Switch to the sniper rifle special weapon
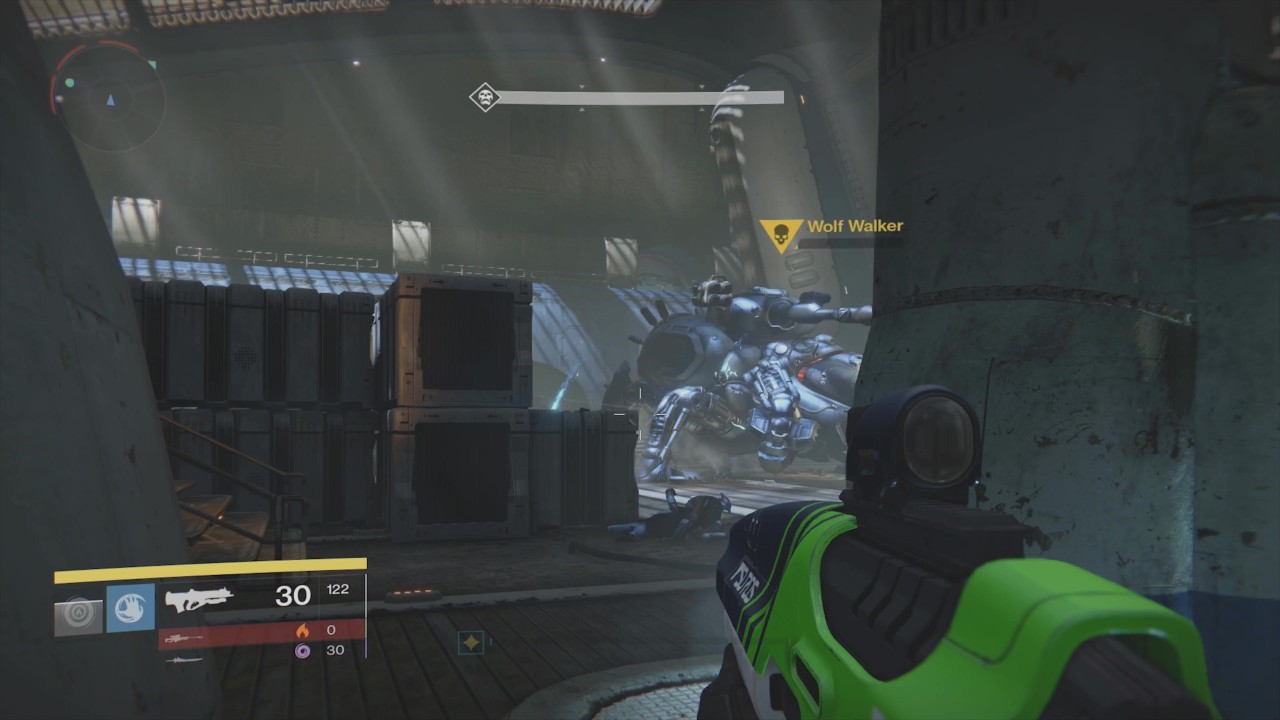The height and width of the screenshot is (720, 1280). coord(184,638)
